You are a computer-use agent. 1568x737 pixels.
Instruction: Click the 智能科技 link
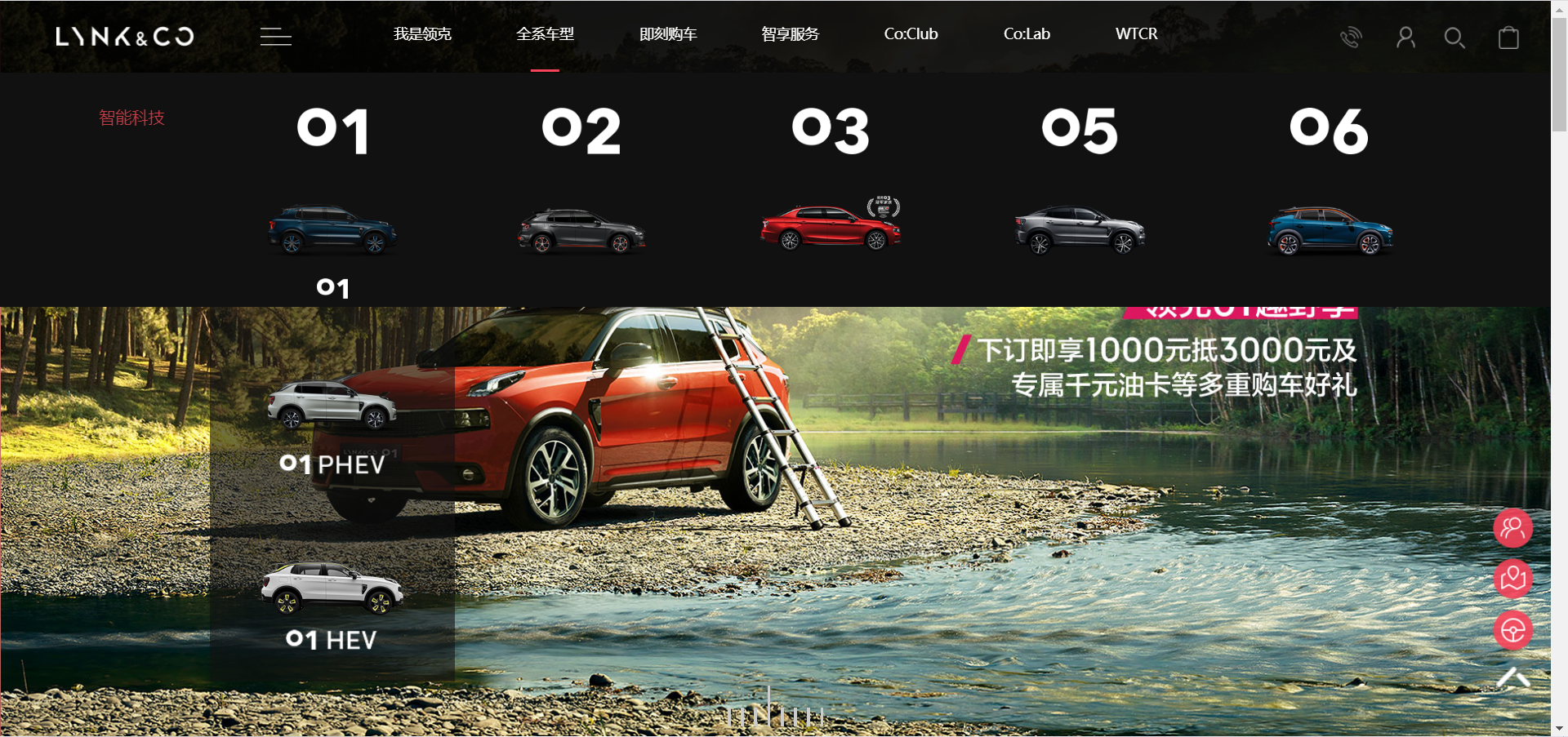point(131,118)
